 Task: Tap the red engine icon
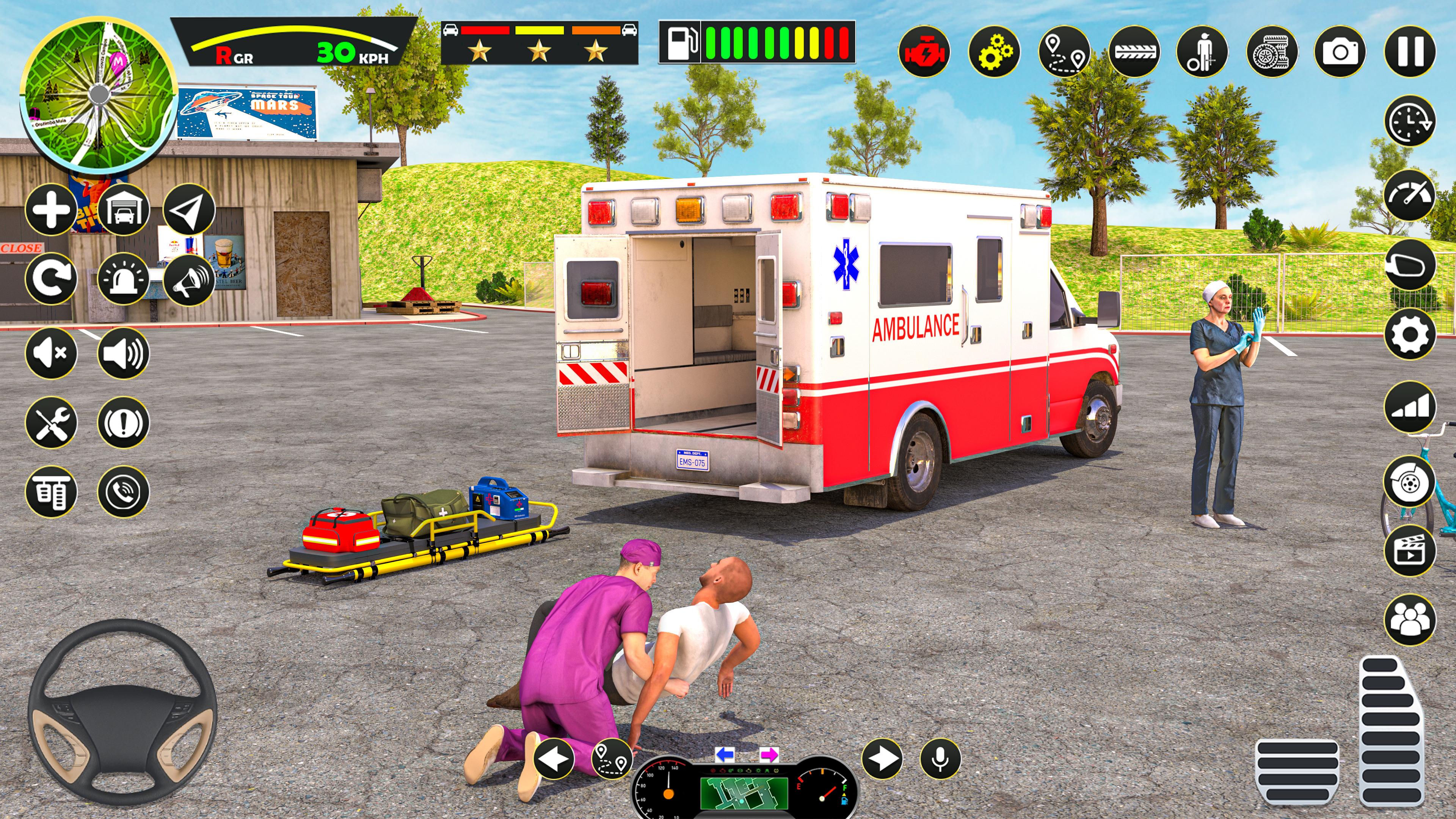(924, 52)
